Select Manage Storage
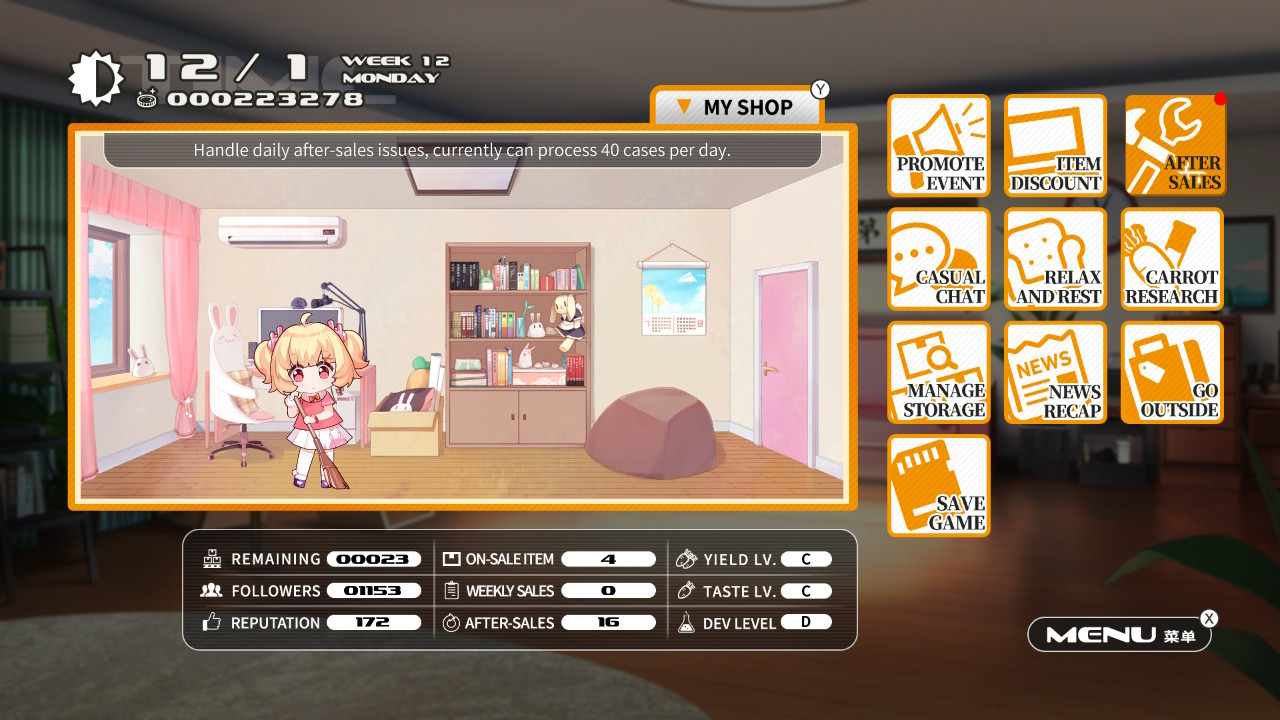Image resolution: width=1280 pixels, height=720 pixels. (938, 373)
